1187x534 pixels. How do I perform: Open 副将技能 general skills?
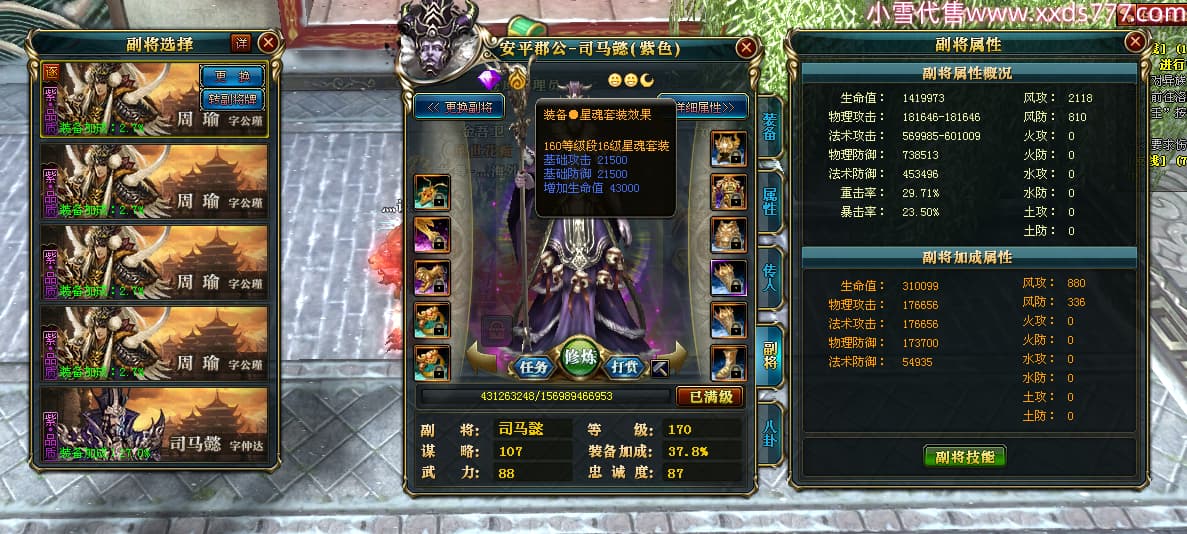[964, 457]
